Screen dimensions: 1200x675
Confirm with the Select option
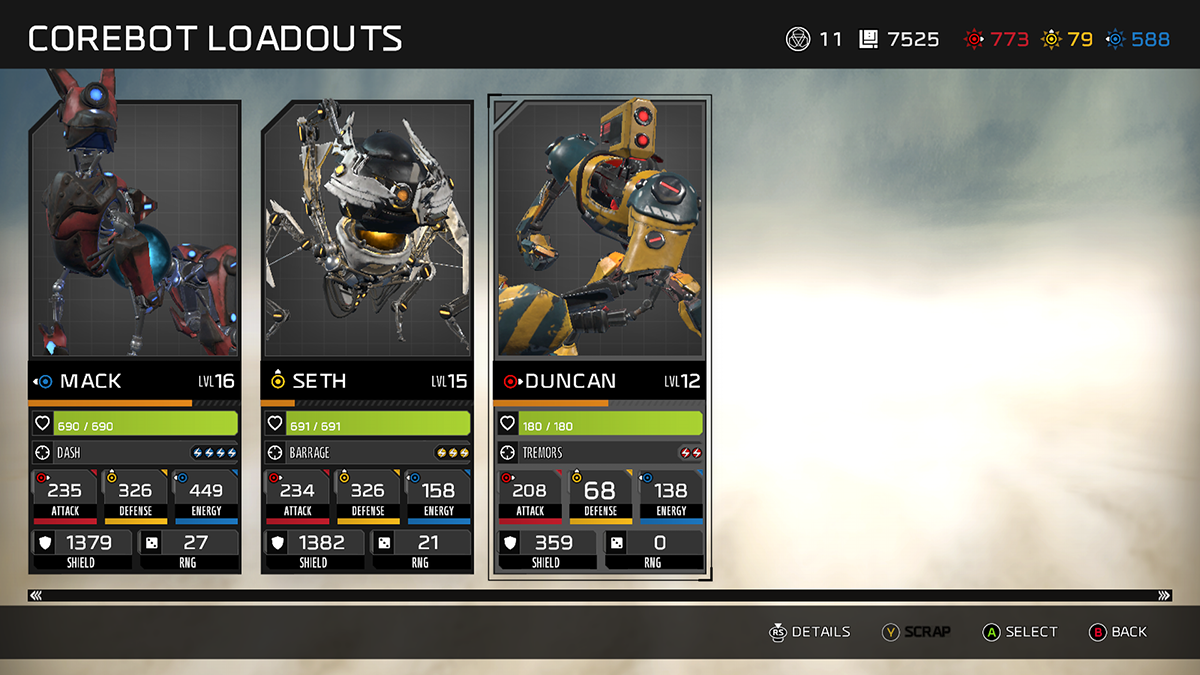pyautogui.click(x=1020, y=632)
